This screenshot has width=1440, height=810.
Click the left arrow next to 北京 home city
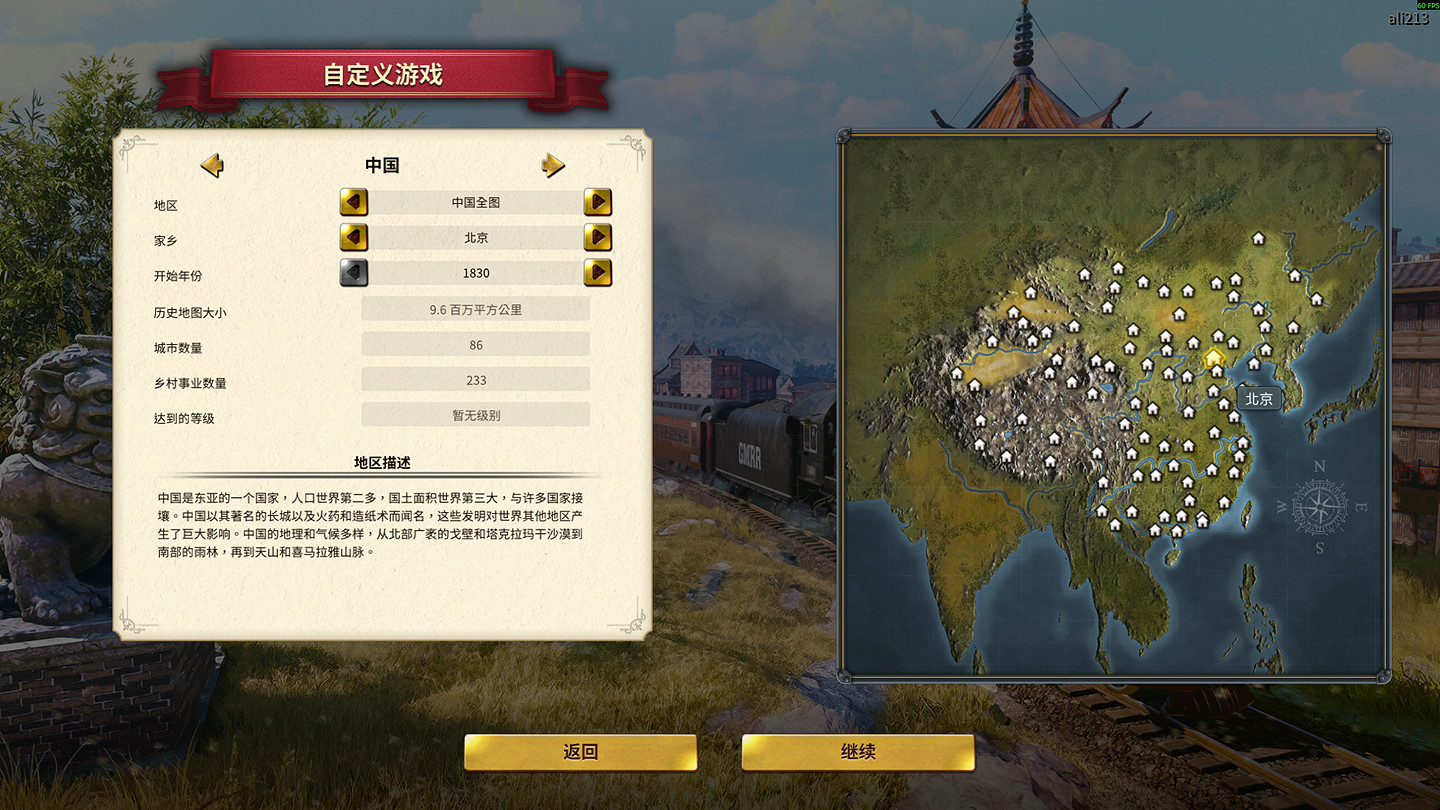(355, 237)
